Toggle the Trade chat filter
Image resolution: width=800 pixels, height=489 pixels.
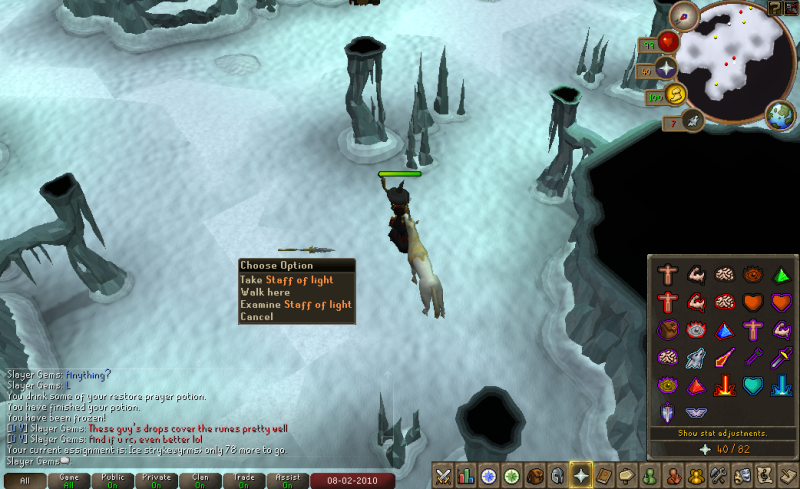(x=243, y=481)
